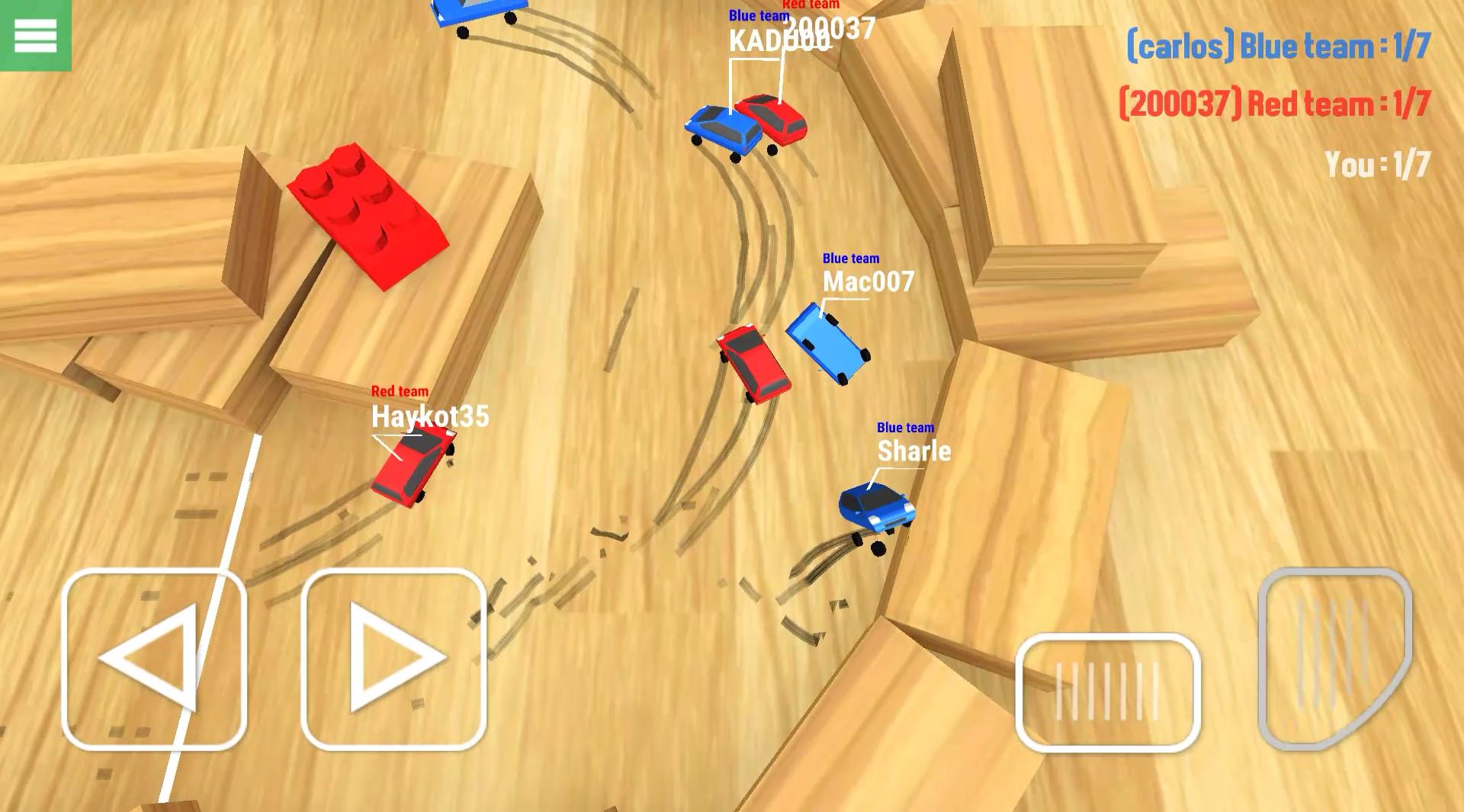Screen dimensions: 1464x812
Task: Select Mac007's blue car
Action: tap(831, 343)
